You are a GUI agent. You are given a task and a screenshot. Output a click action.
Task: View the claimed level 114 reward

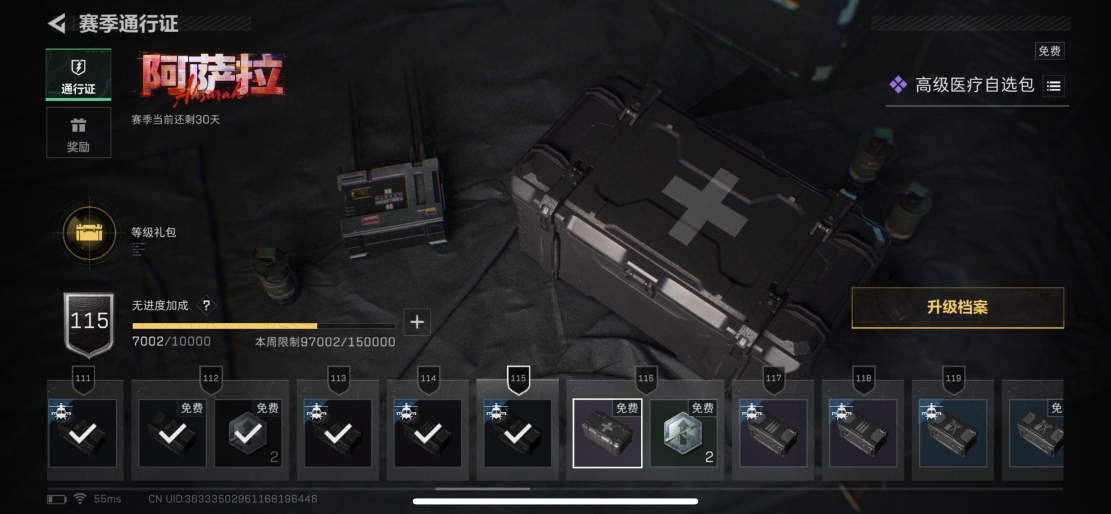pyautogui.click(x=427, y=434)
